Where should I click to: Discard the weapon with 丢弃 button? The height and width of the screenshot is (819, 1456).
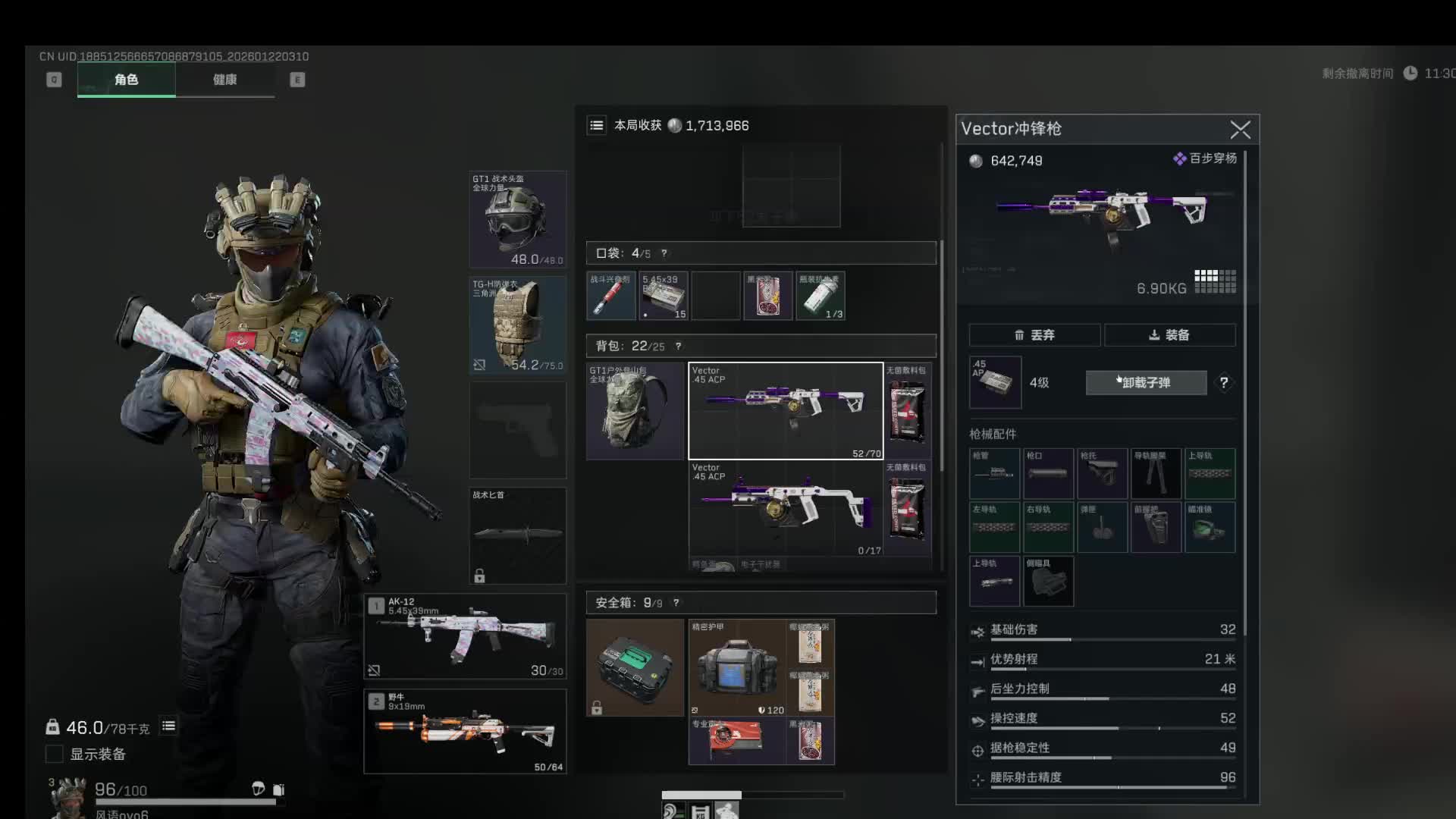[1034, 335]
